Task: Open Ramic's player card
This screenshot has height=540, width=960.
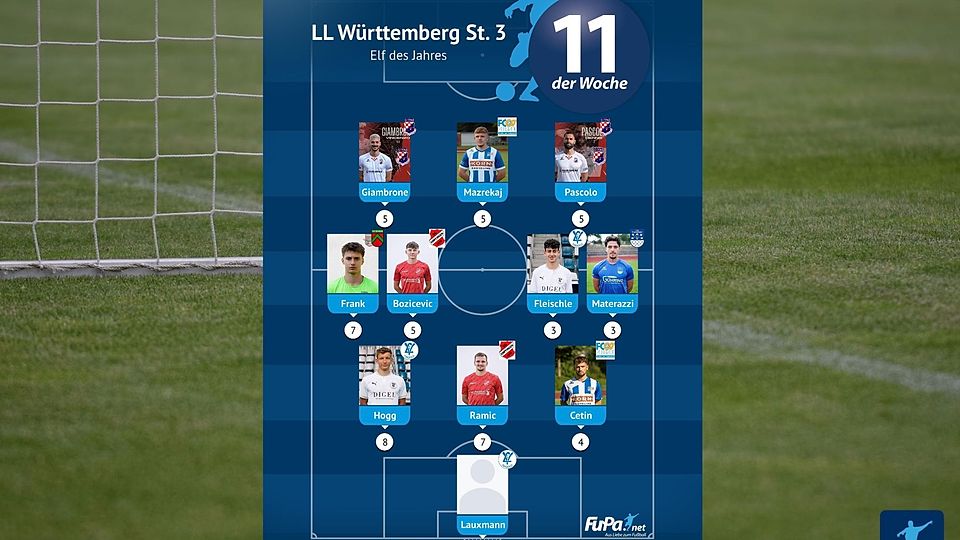Action: [482, 382]
